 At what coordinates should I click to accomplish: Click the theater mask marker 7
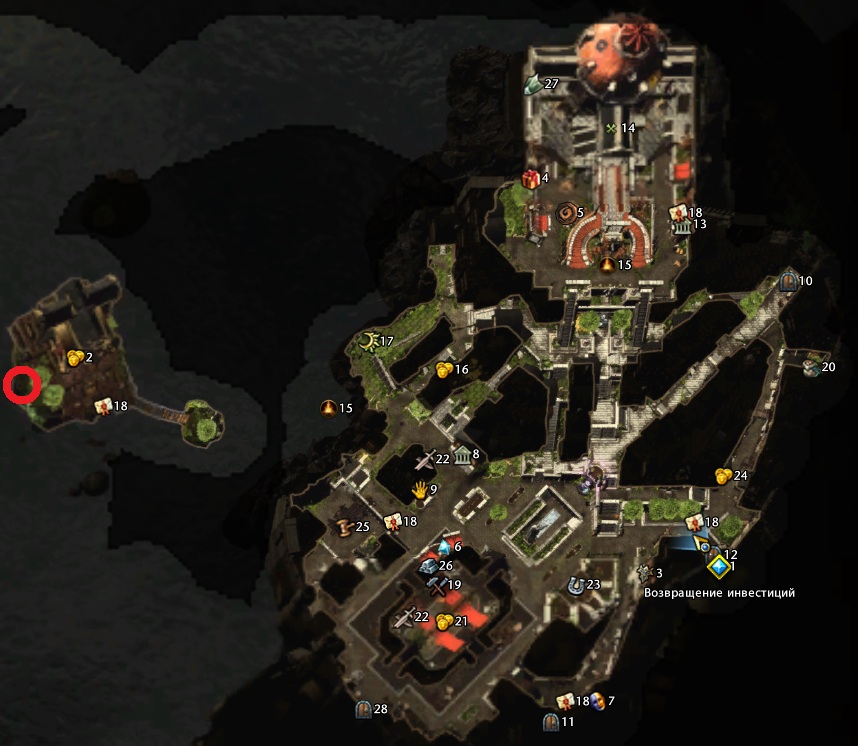pyautogui.click(x=597, y=701)
